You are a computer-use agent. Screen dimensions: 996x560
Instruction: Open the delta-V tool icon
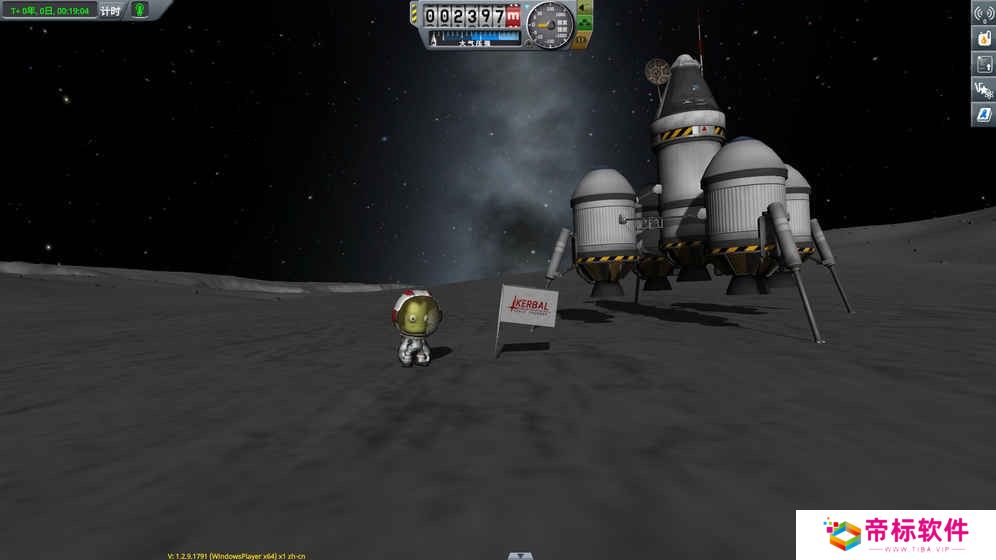[982, 89]
